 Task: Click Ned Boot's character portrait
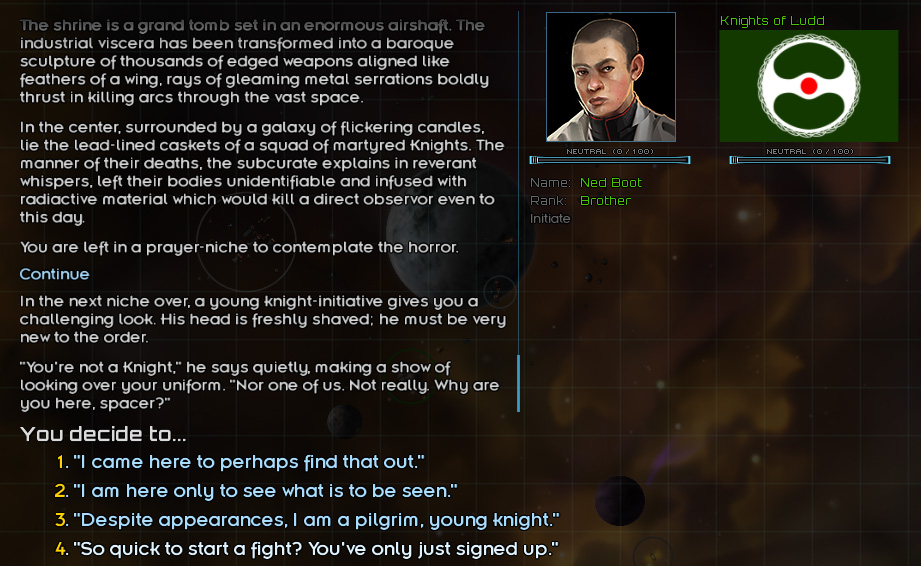click(610, 77)
